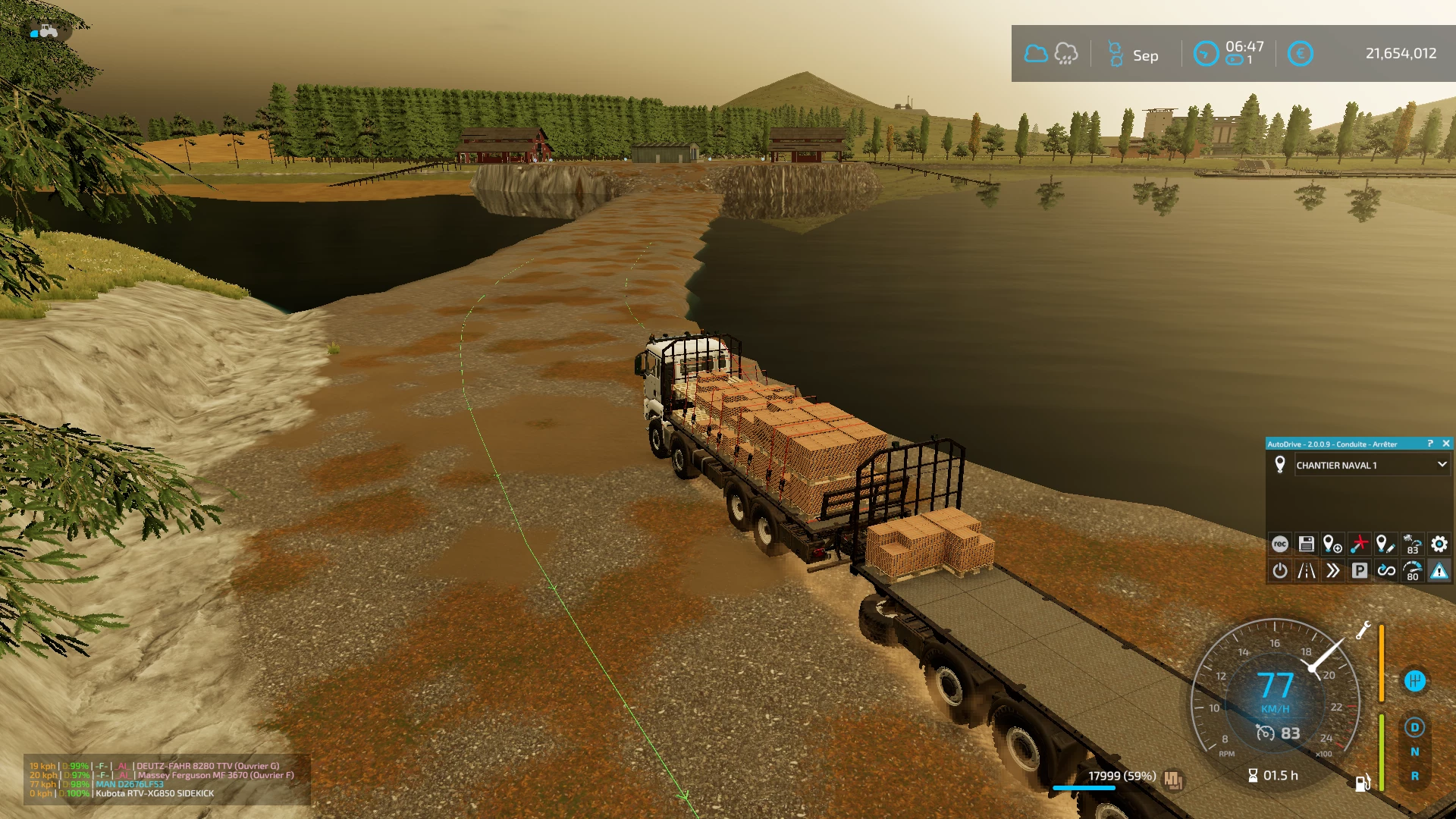
Task: Select the Massey Ferguson MF 3670 row
Action: tap(215, 775)
